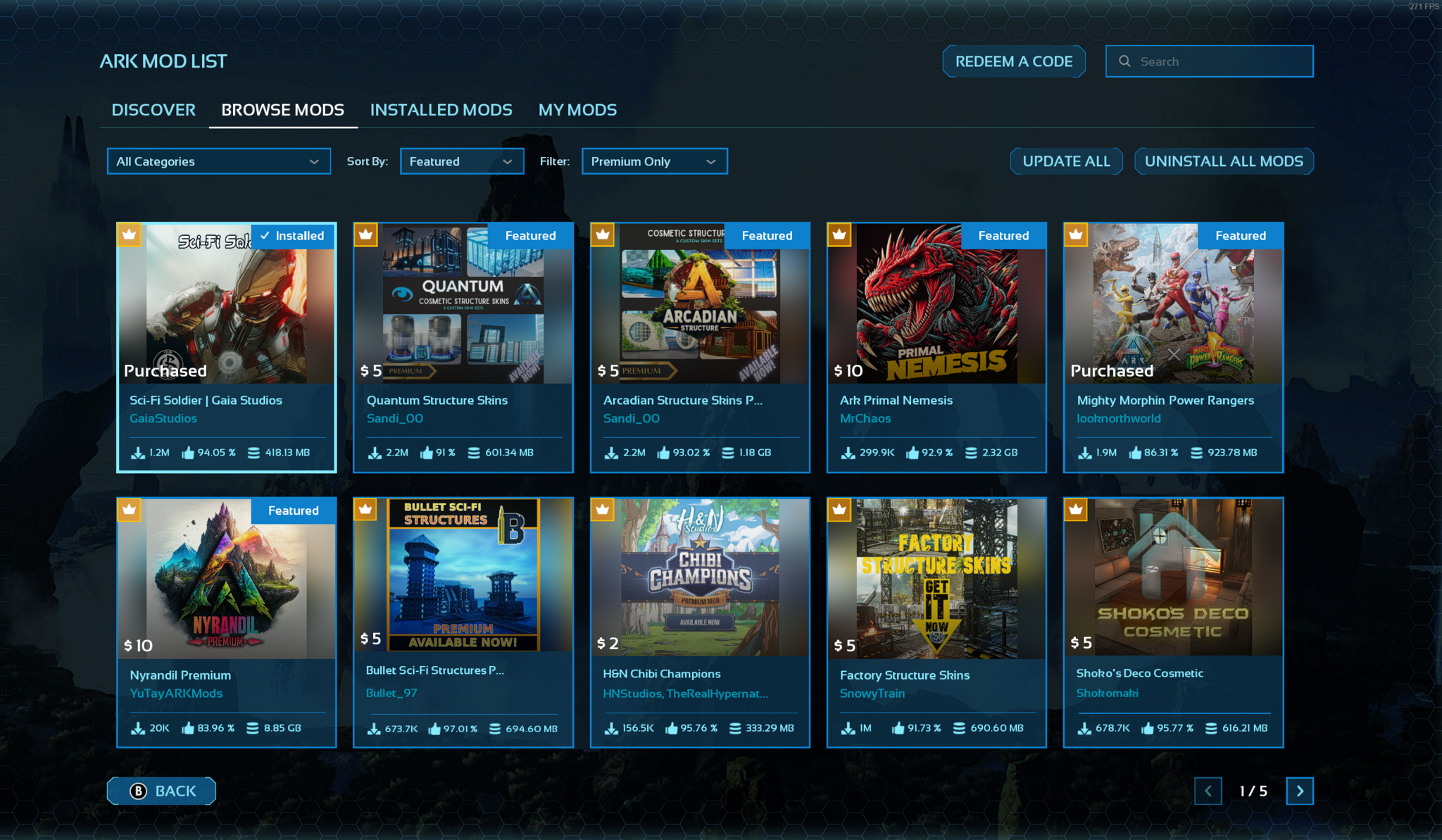Switch to the Discover tab
Screen dimensions: 1442x840
pos(153,110)
